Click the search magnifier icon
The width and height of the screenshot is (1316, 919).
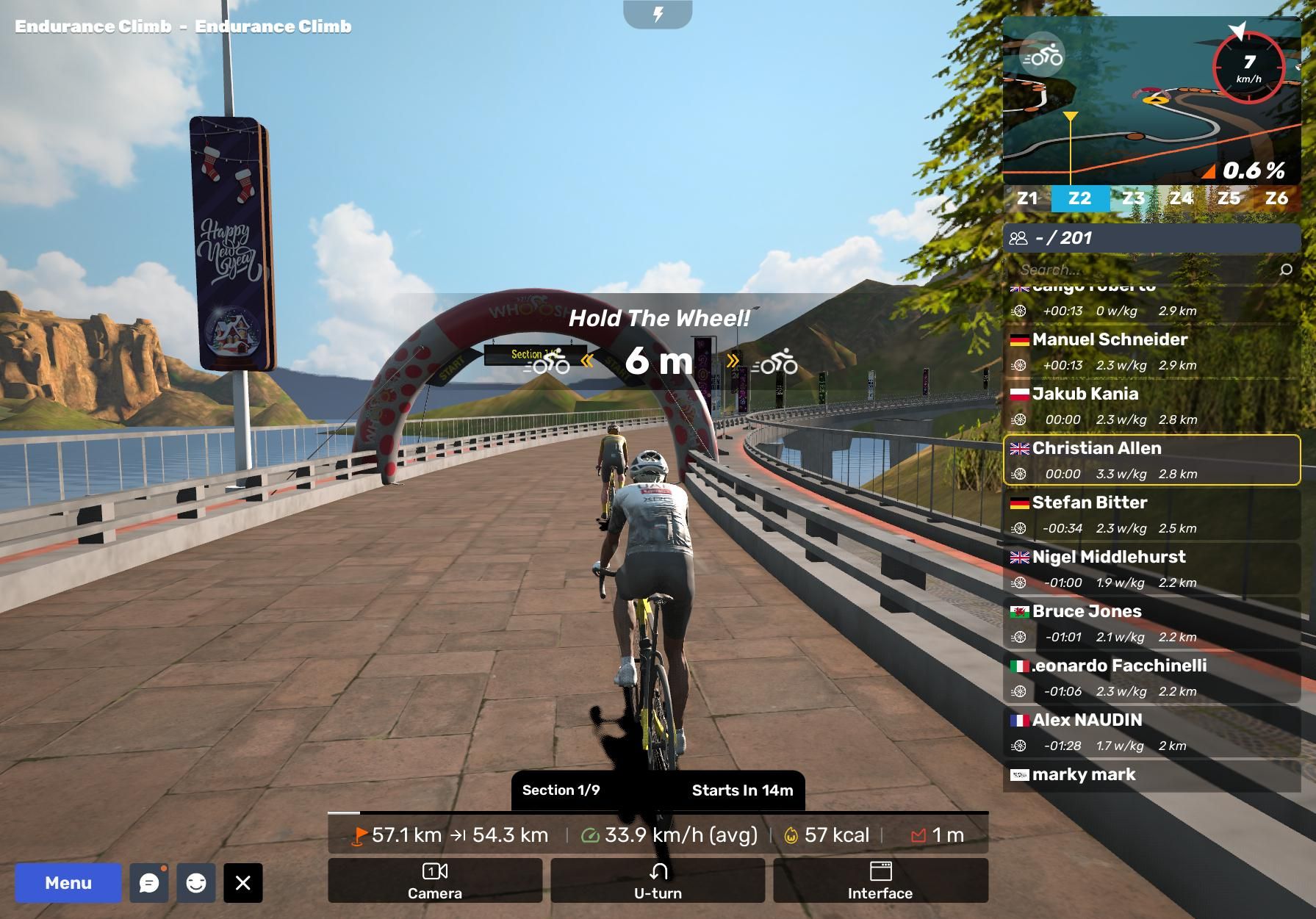pos(1286,270)
